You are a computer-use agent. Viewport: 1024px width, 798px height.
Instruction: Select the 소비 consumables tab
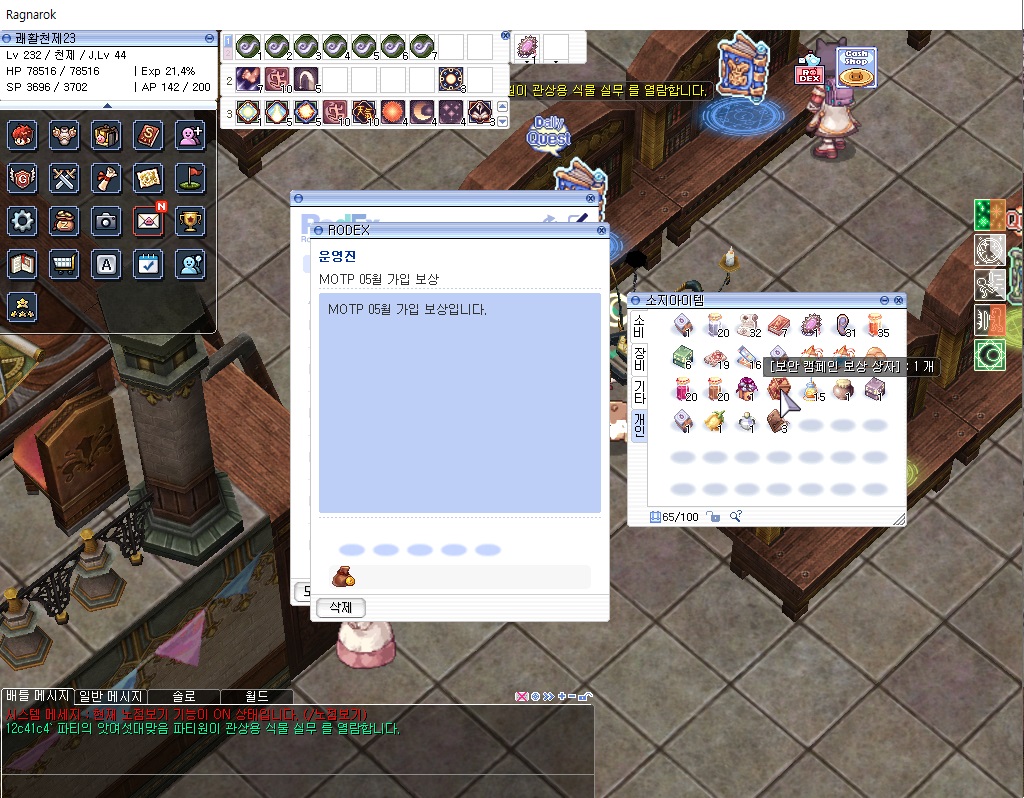[x=639, y=325]
